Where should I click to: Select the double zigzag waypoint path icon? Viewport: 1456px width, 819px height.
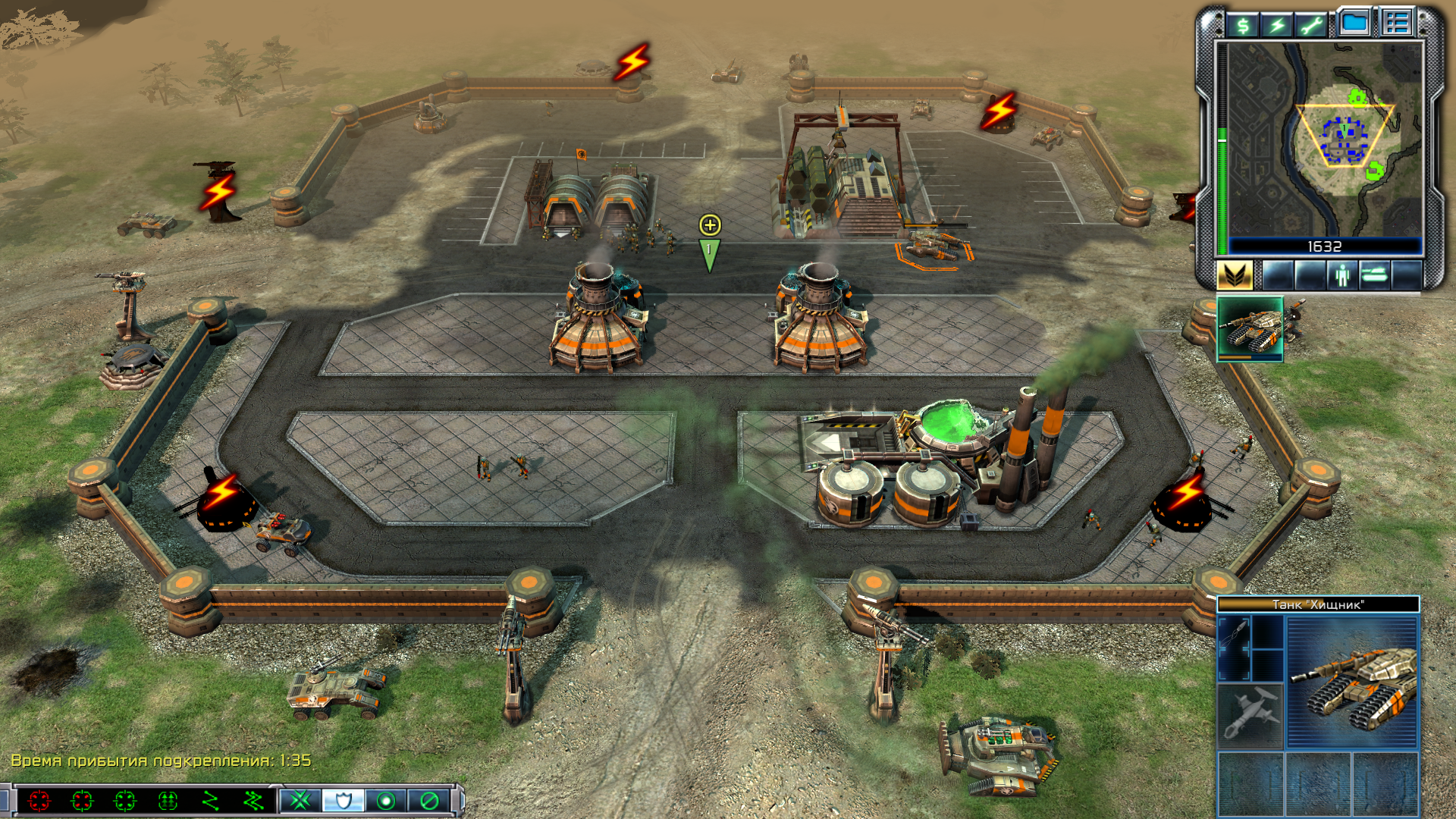click(253, 800)
